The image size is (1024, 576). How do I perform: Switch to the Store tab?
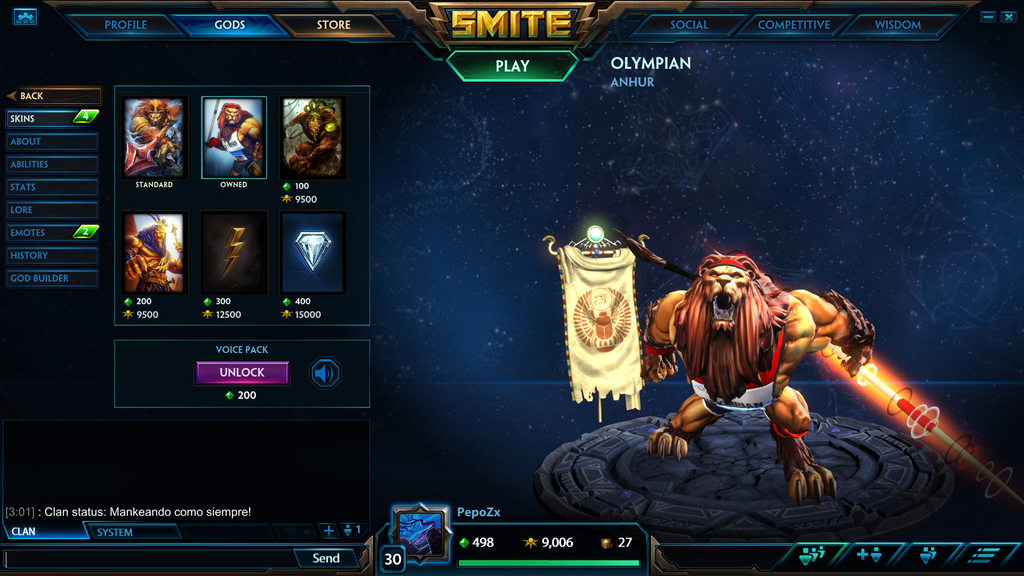(x=334, y=25)
